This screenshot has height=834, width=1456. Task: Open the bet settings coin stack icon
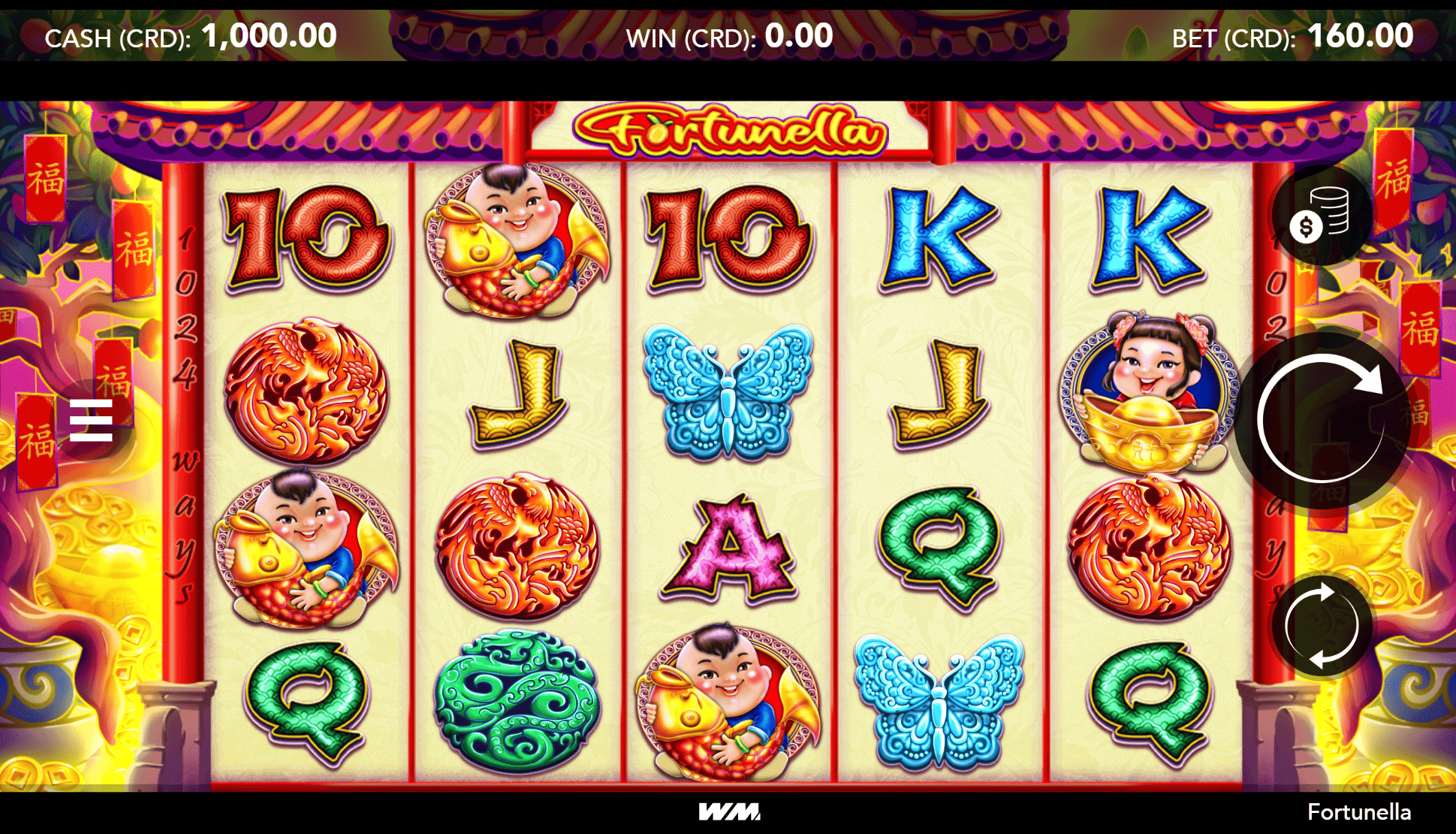1321,215
